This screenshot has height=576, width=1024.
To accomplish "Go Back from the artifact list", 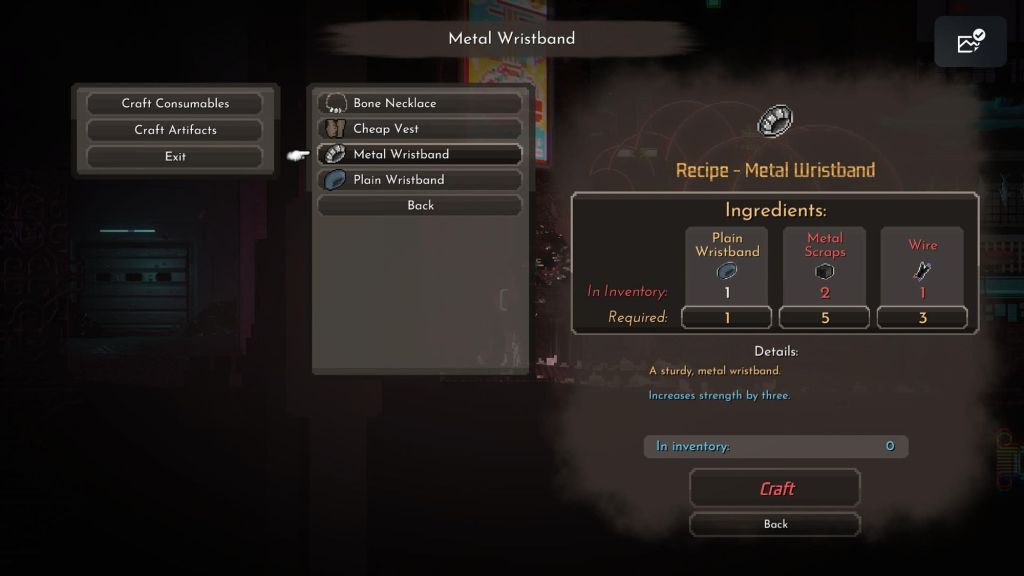I will (420, 205).
